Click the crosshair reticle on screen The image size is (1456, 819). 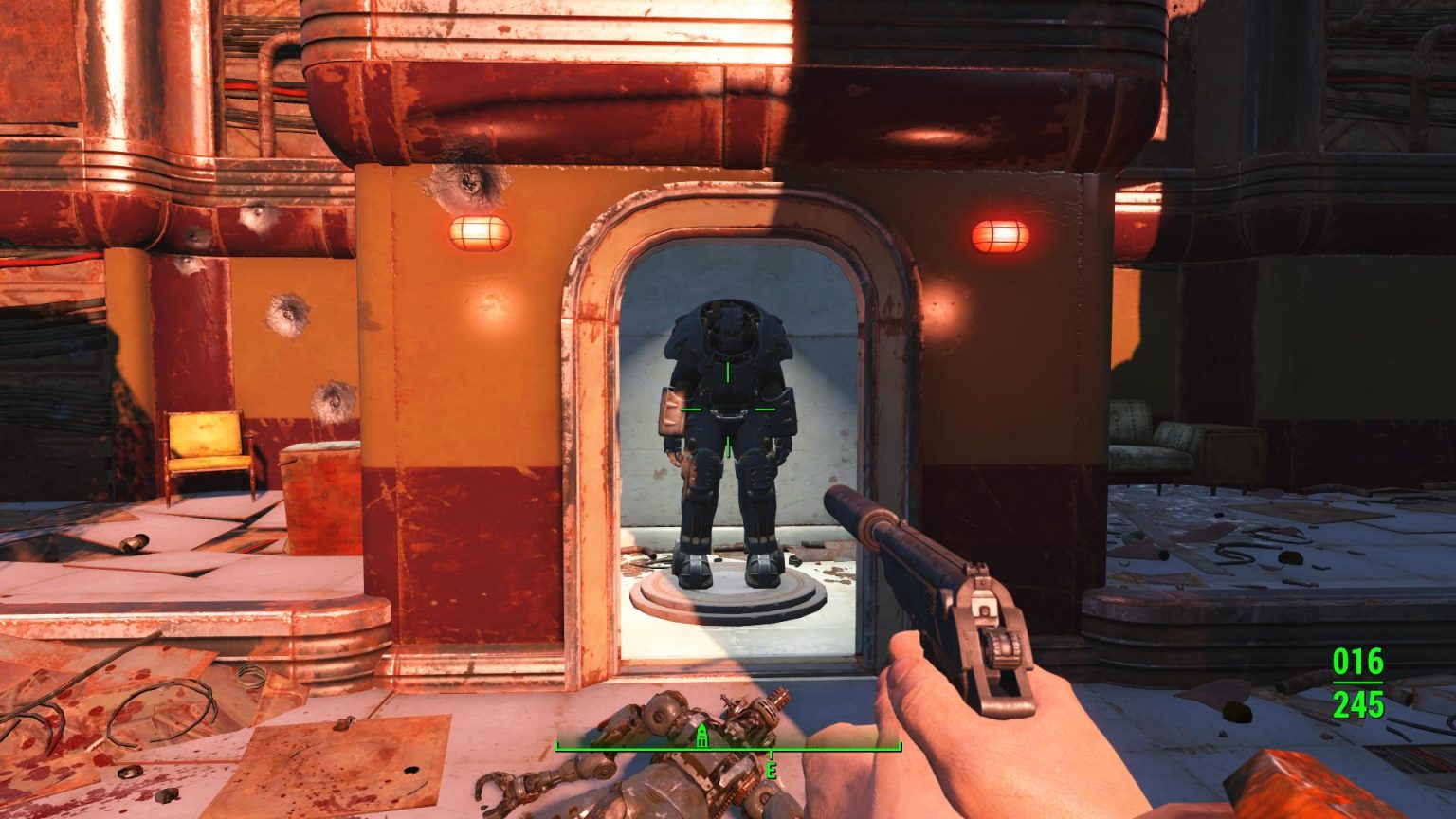(x=728, y=408)
